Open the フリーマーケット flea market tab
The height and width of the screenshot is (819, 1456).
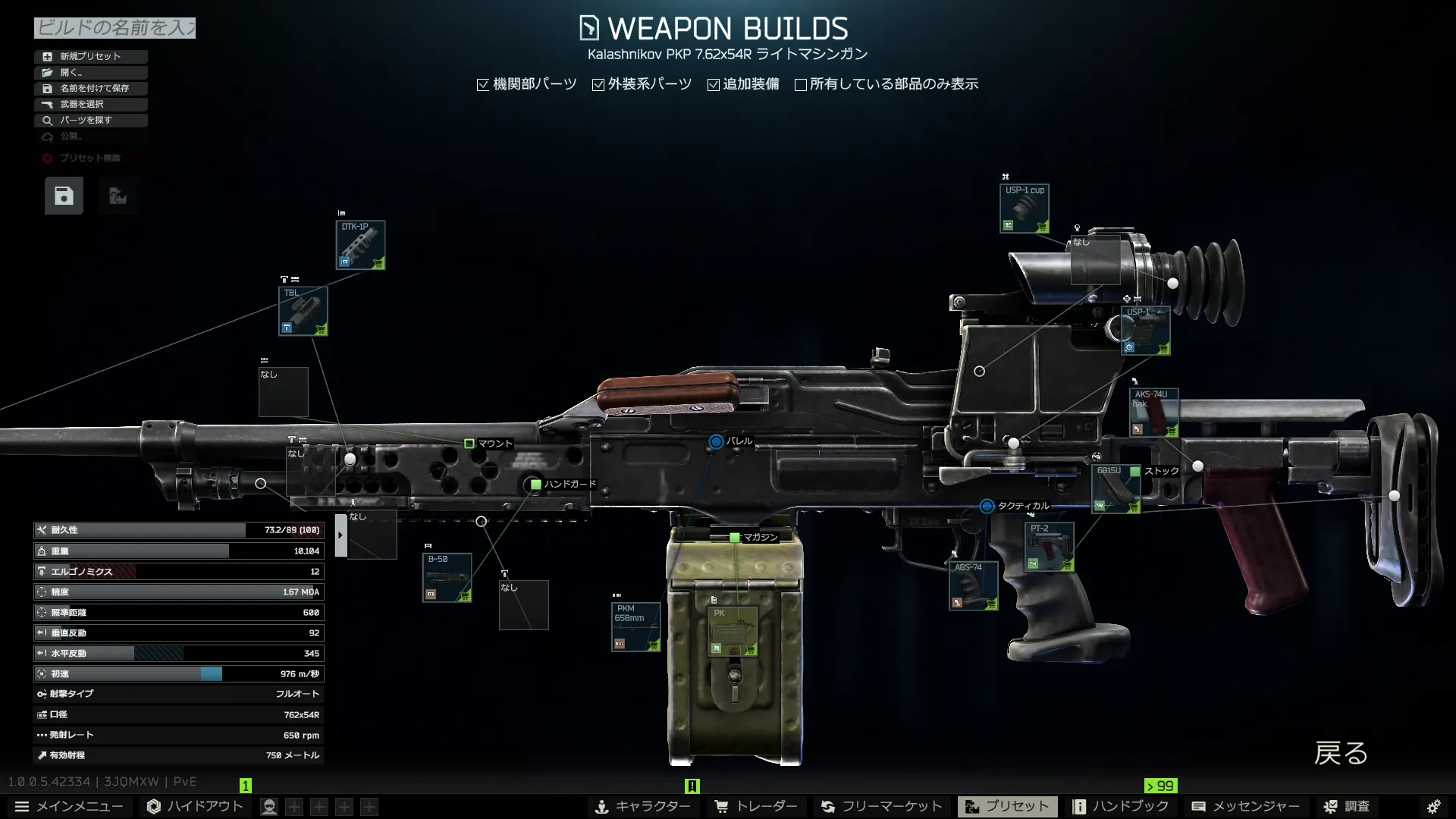(x=881, y=806)
